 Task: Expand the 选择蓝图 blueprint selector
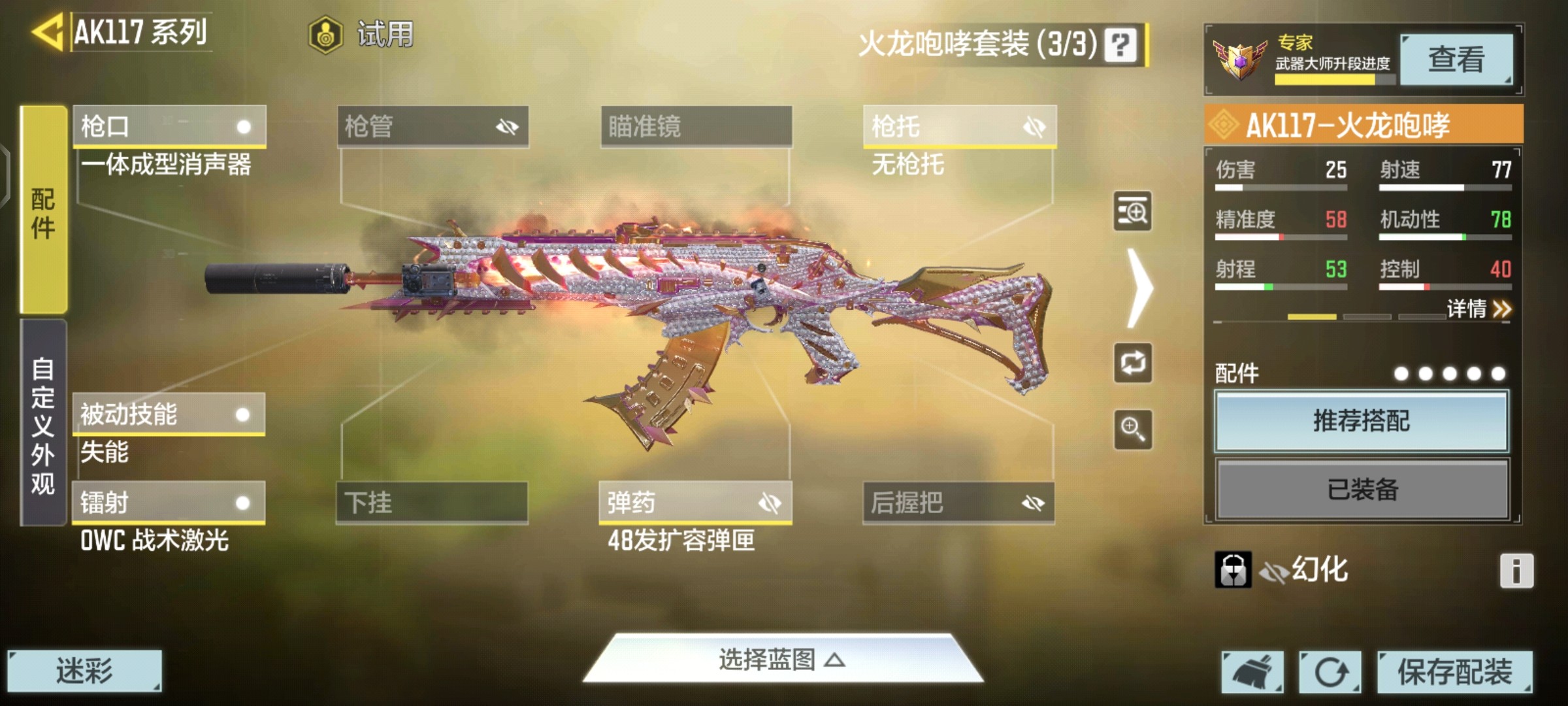pos(783,660)
